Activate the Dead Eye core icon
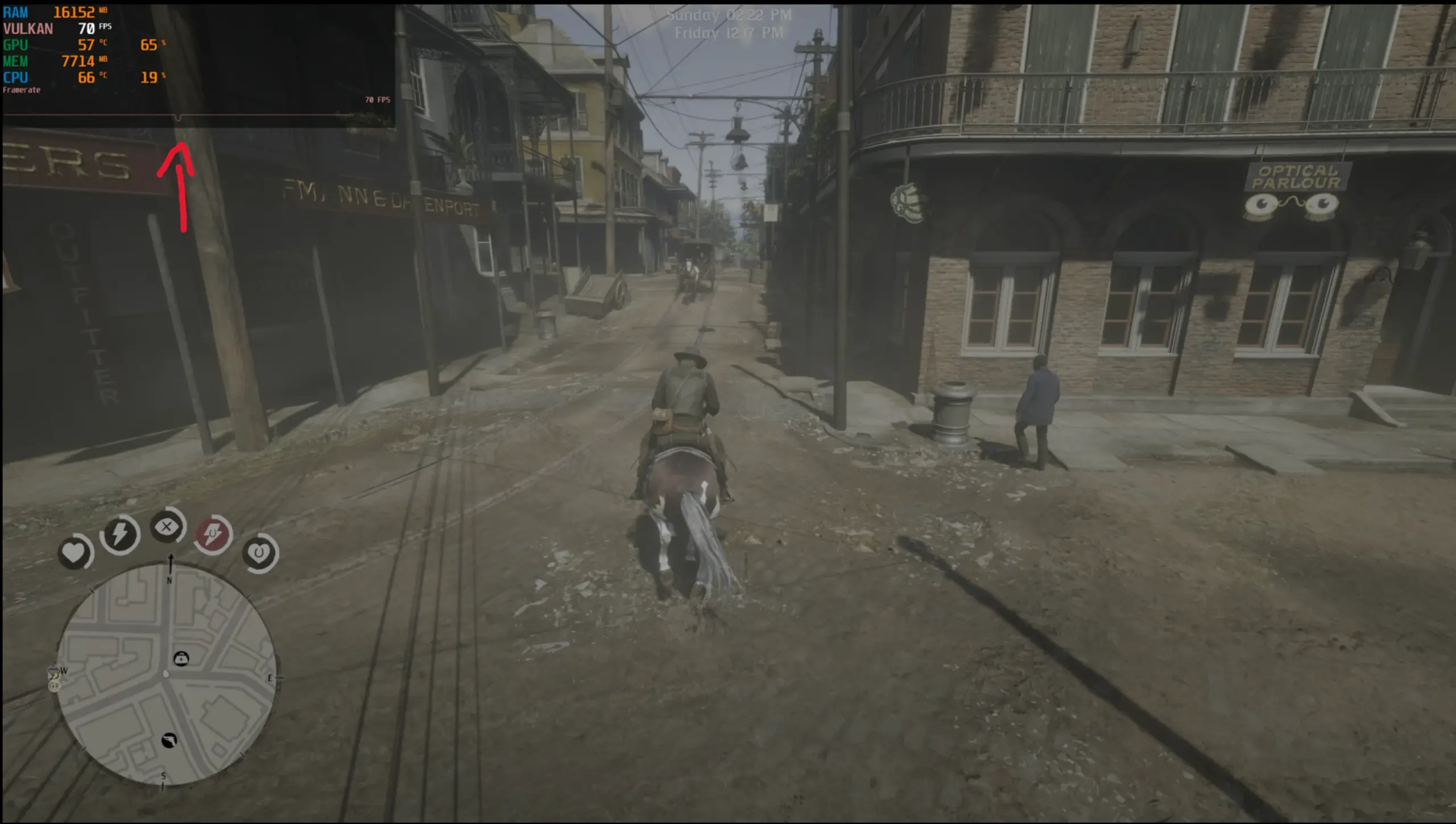The width and height of the screenshot is (1456, 824). click(x=167, y=526)
